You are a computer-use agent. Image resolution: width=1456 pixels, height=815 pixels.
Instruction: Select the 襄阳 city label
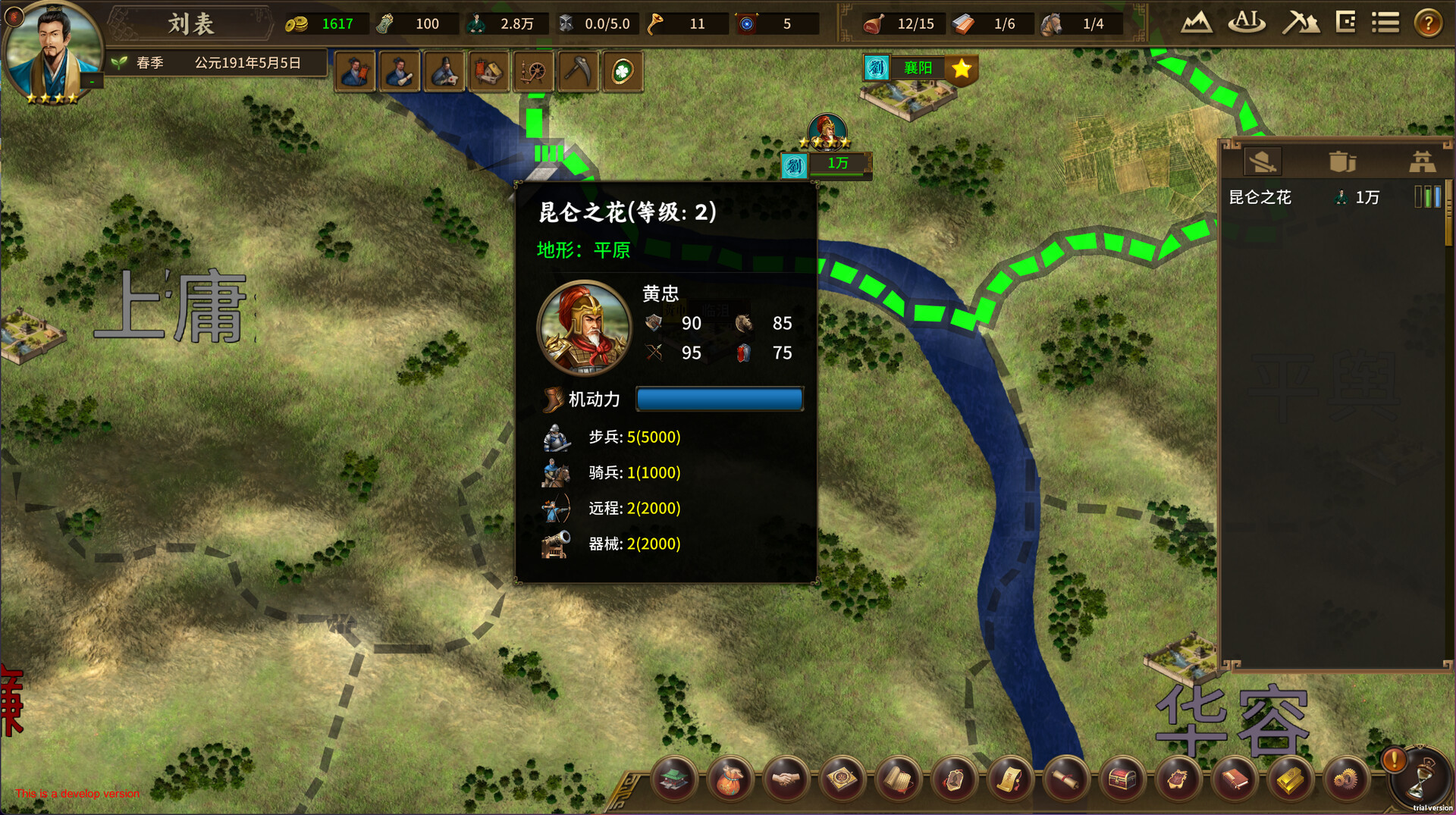[918, 68]
